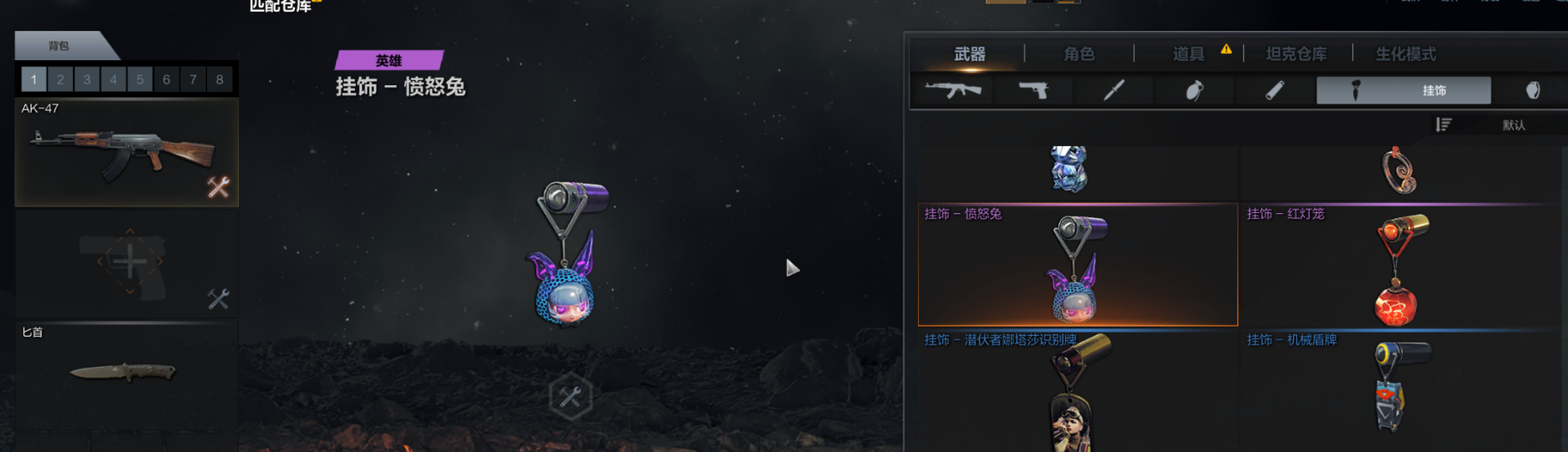Add a pistol to the empty secondary slot
Screen dimensions: 1568x452
129,263
